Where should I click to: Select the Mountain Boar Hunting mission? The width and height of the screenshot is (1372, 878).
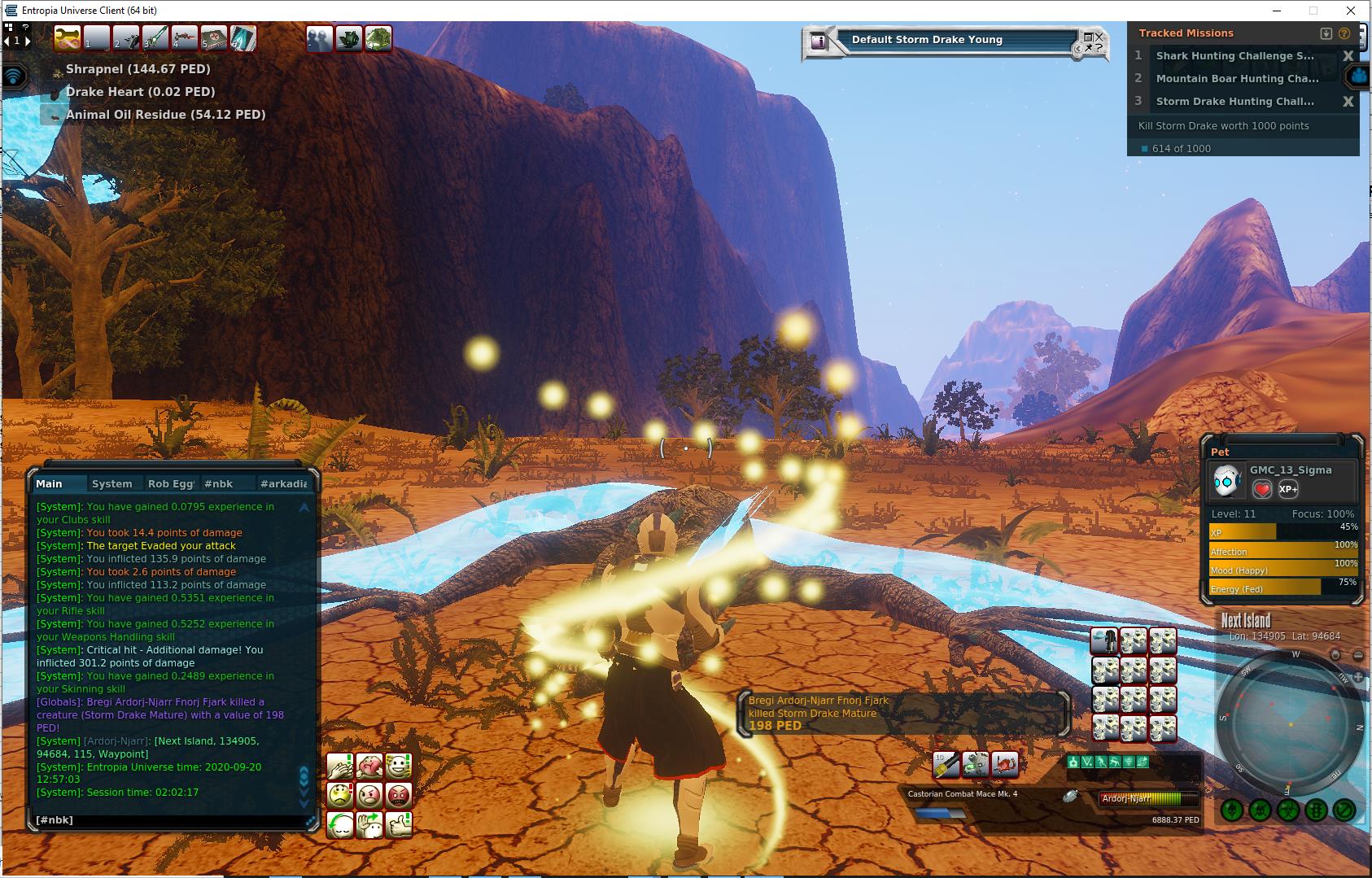click(x=1237, y=79)
